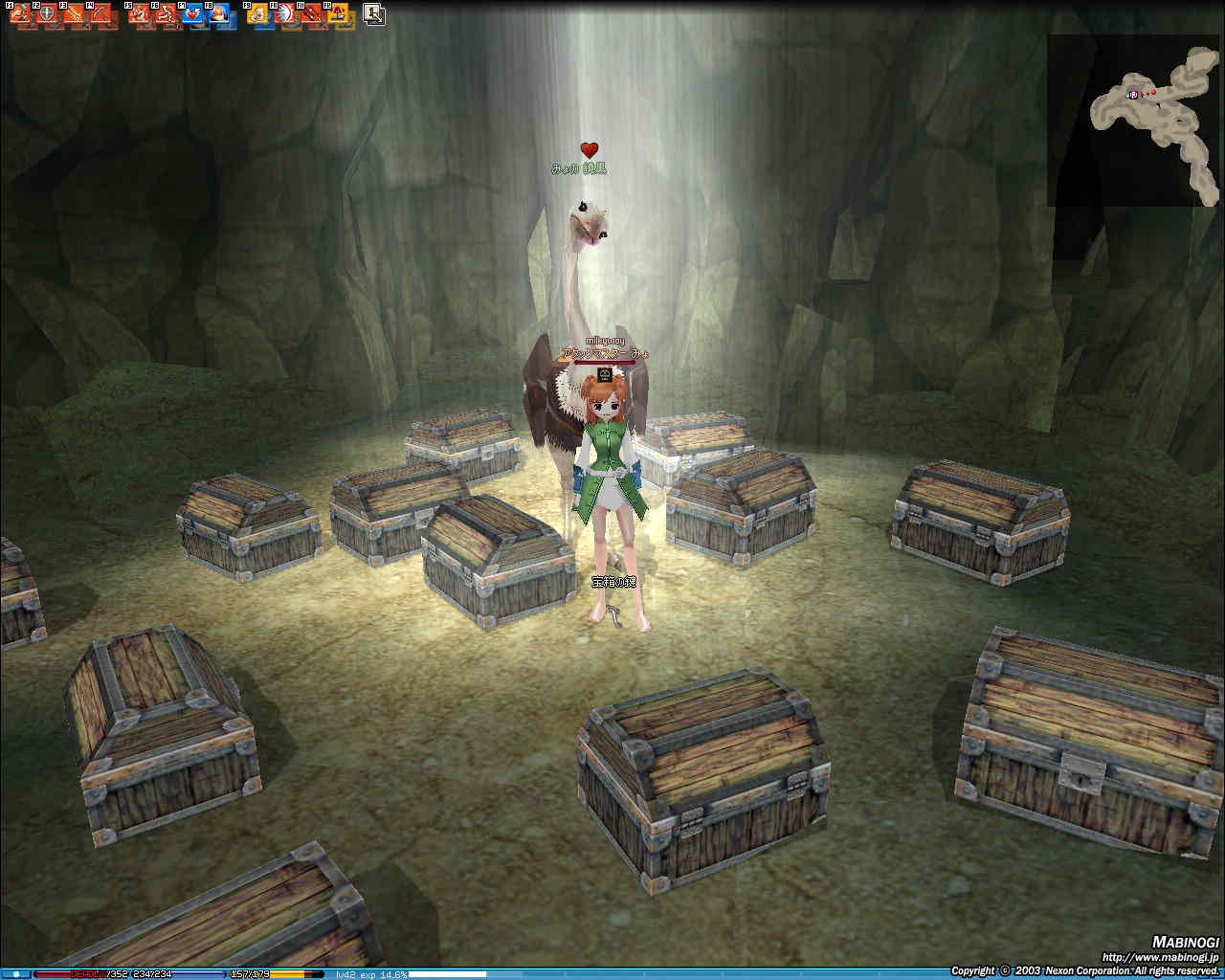This screenshot has width=1225, height=980.
Task: Activate the F7 winged heart skill
Action: tap(192, 15)
